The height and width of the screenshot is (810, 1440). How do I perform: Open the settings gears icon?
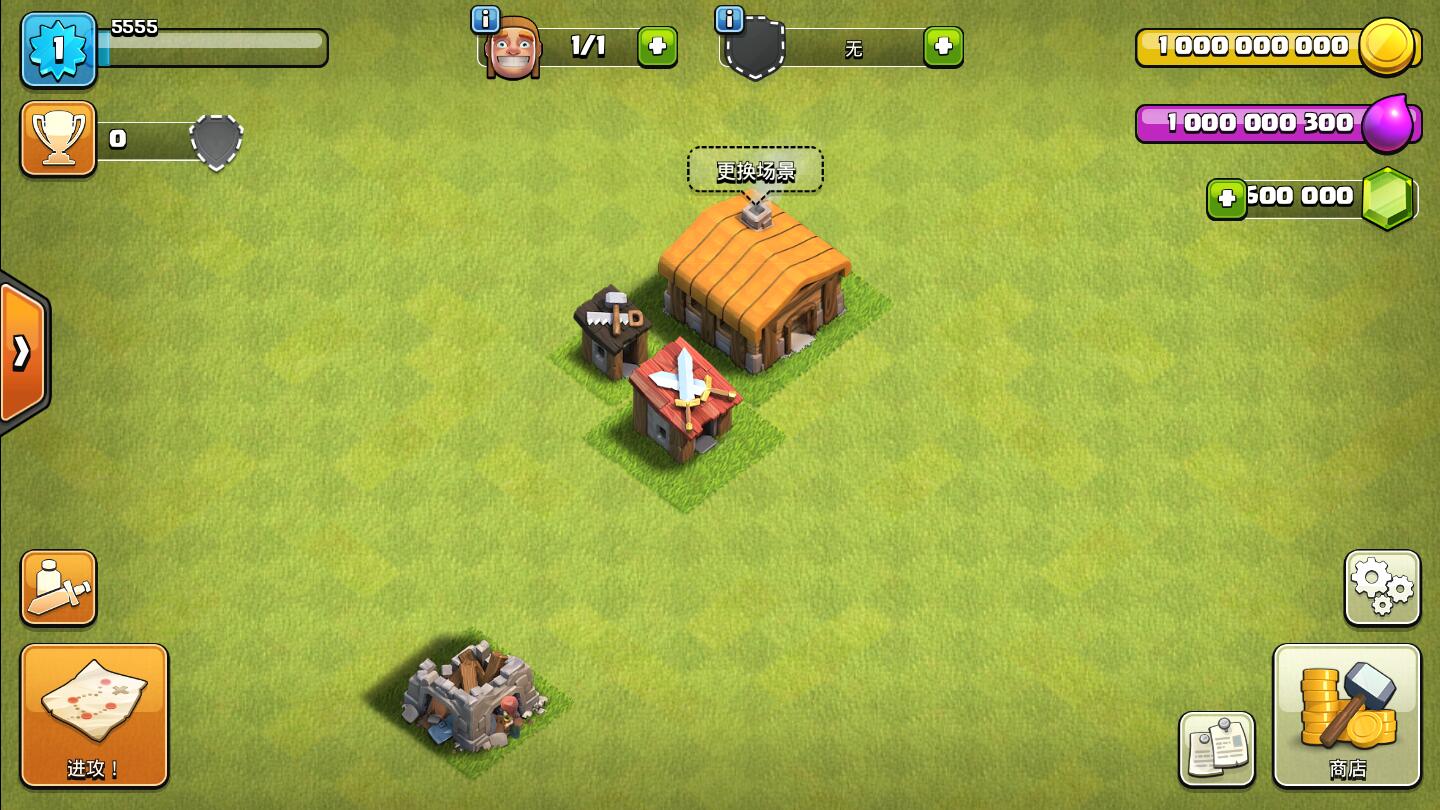(x=1381, y=587)
